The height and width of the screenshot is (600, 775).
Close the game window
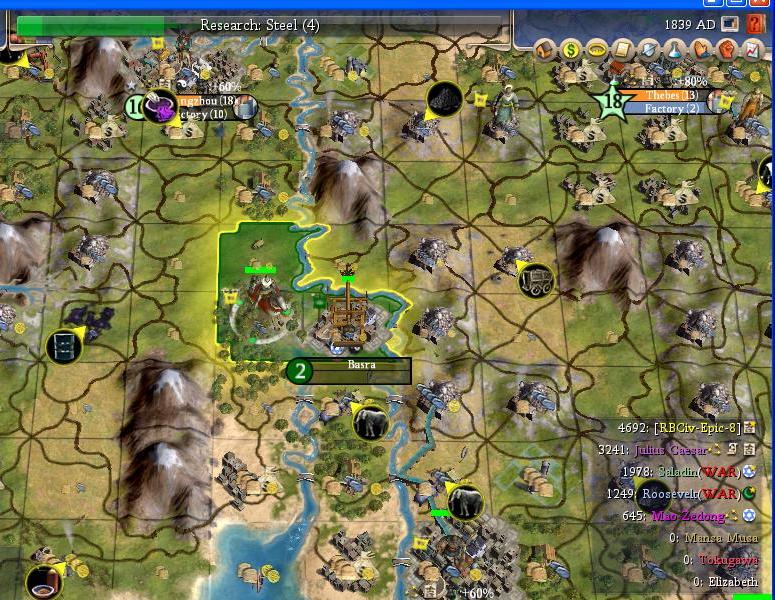[763, 4]
